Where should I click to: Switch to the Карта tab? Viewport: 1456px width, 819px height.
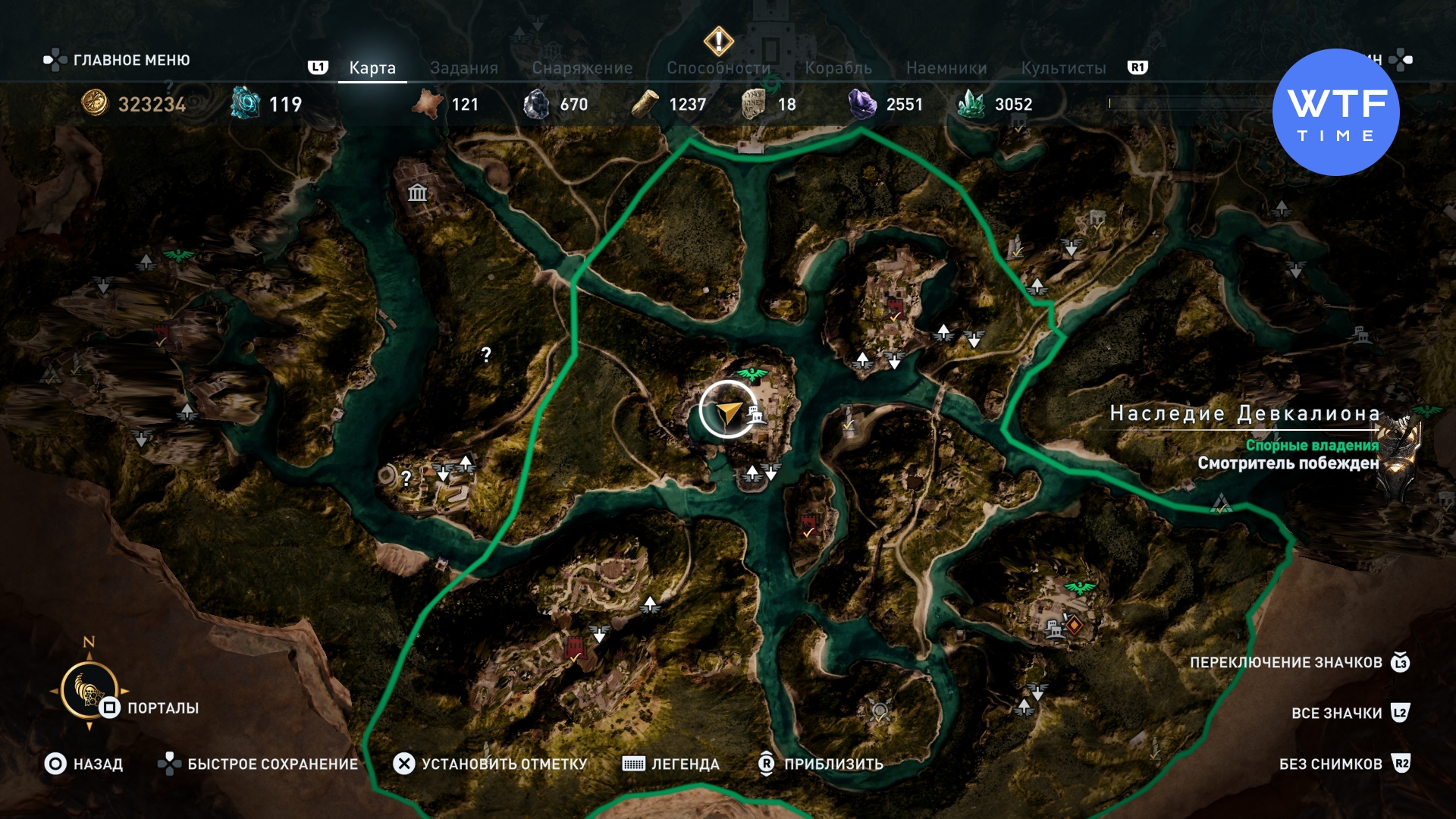click(372, 68)
